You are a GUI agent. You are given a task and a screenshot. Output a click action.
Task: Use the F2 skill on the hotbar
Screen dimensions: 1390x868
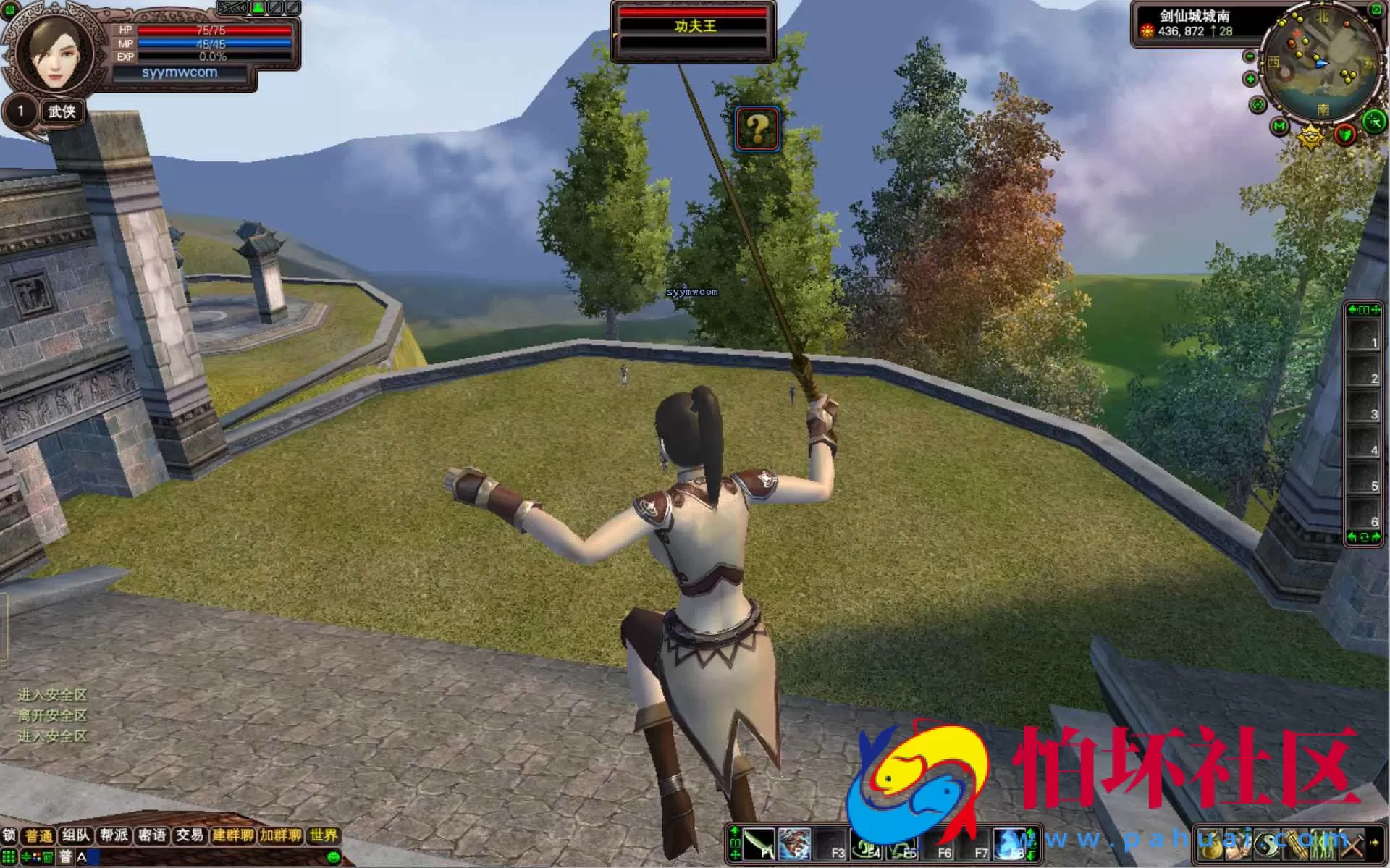[x=794, y=844]
